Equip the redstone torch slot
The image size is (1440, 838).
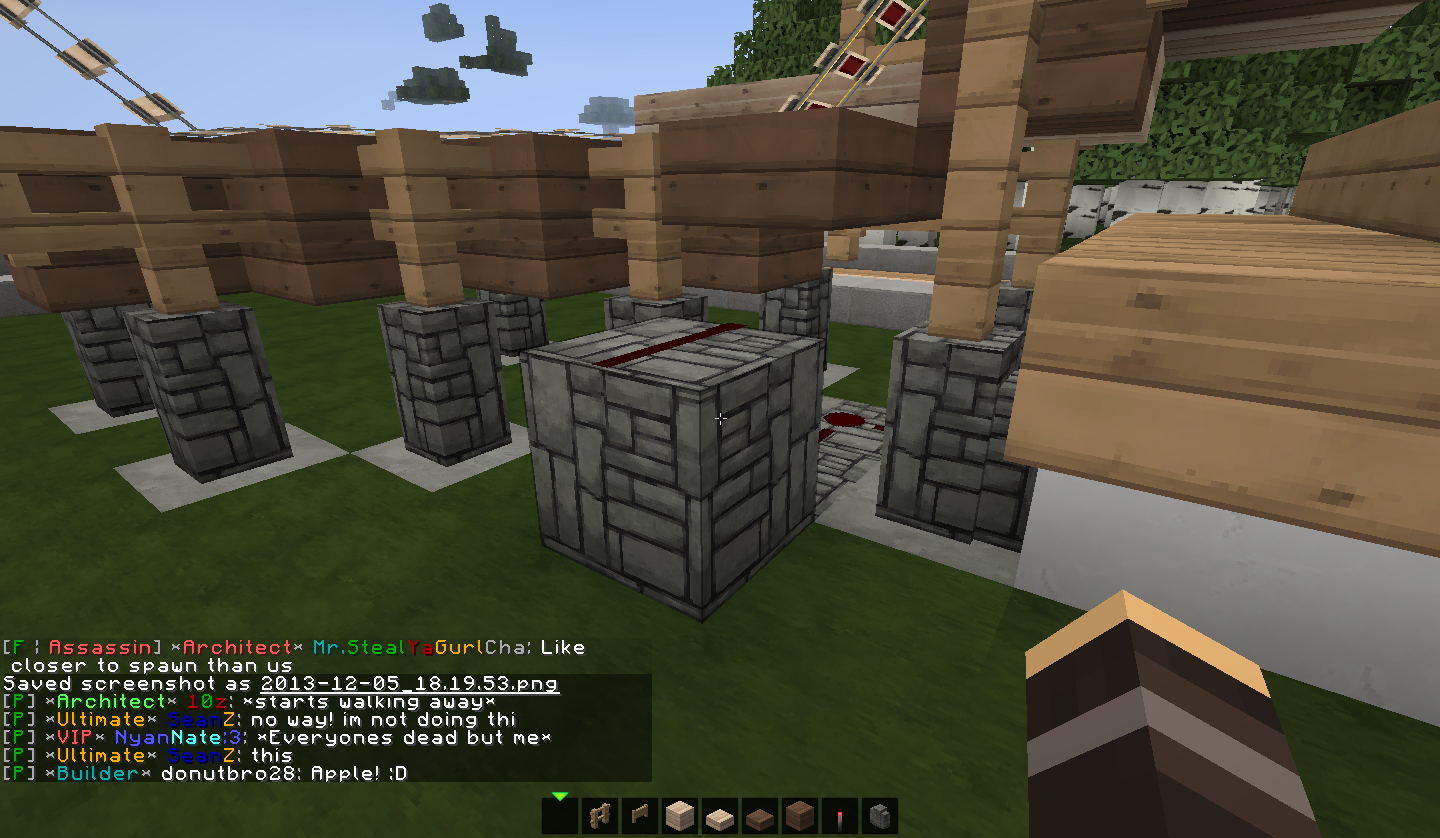[840, 817]
